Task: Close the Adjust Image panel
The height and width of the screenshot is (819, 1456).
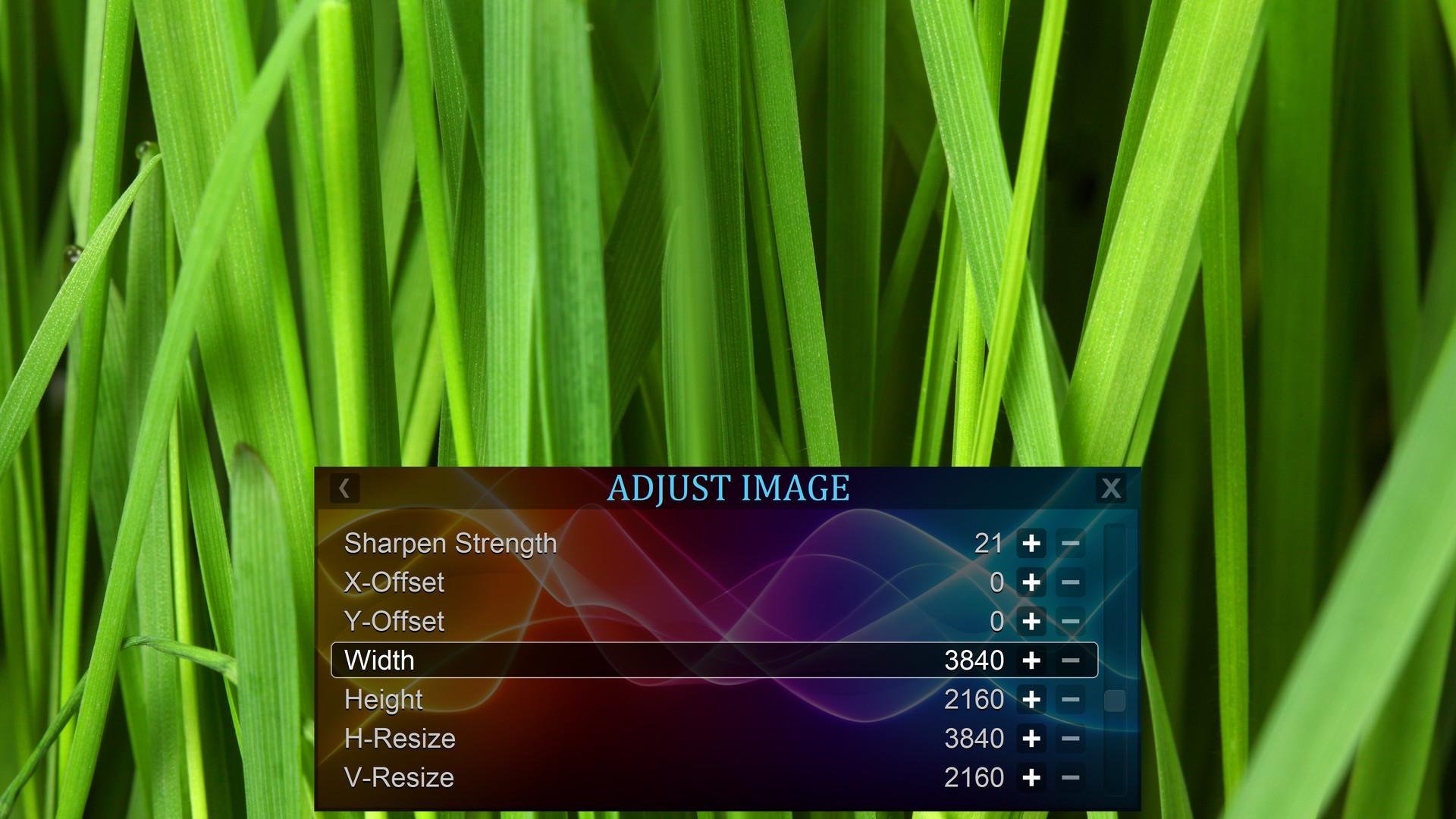Action: tap(1111, 489)
